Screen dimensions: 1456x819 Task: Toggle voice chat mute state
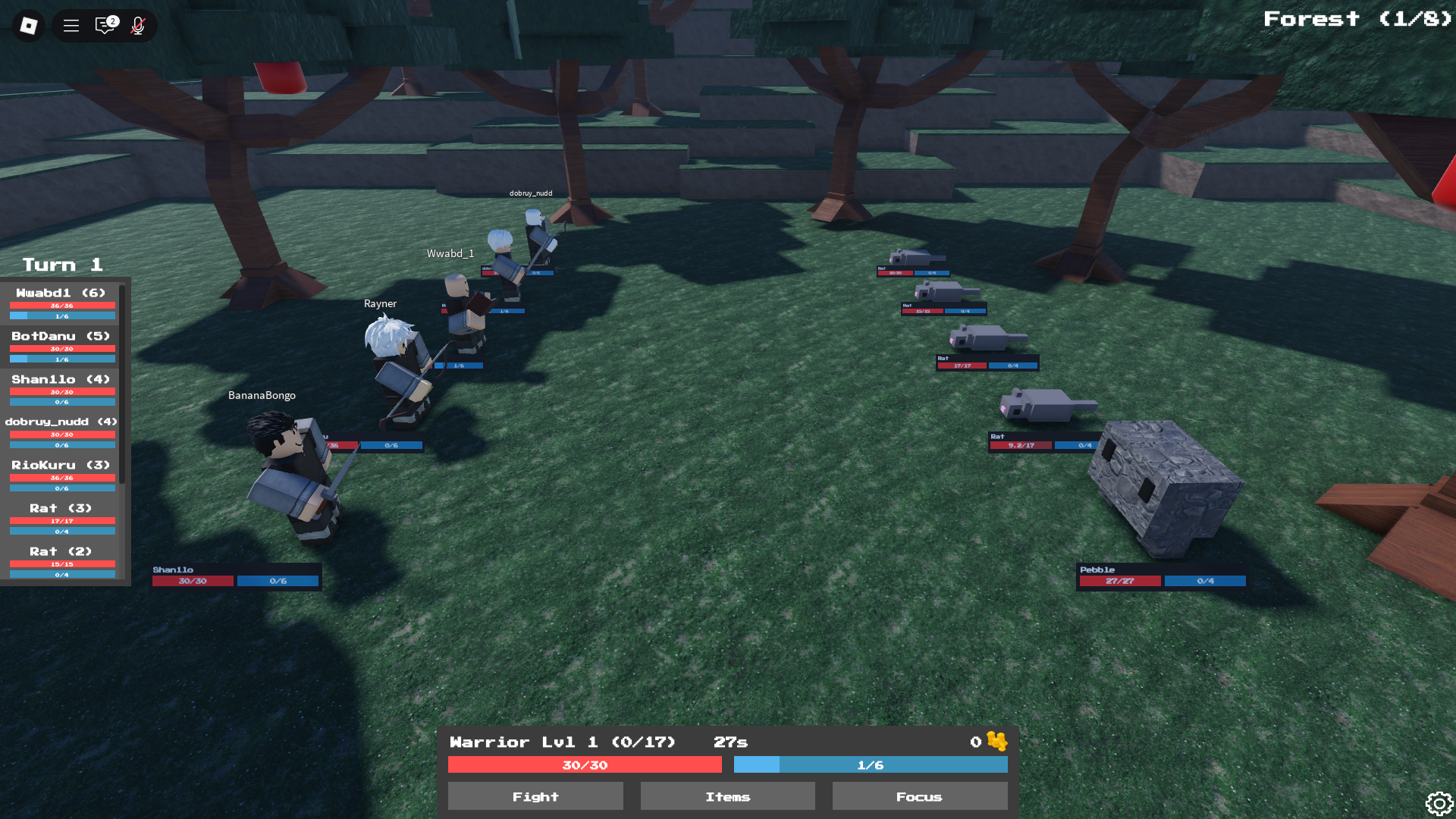coord(137,25)
